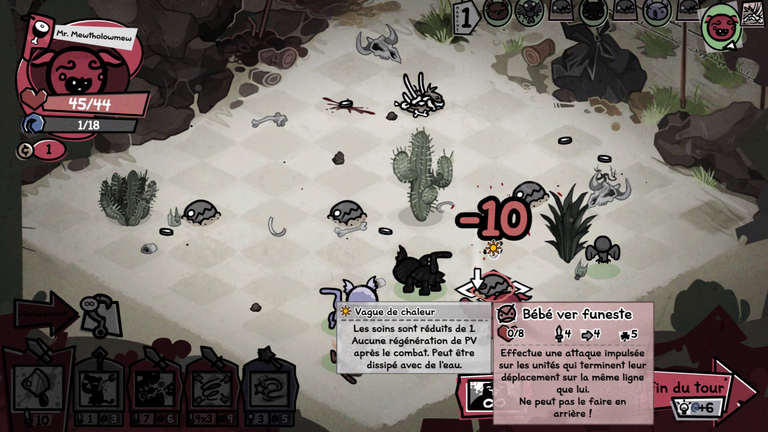Cast the magic wand star spell
768x432 pixels.
click(x=268, y=385)
